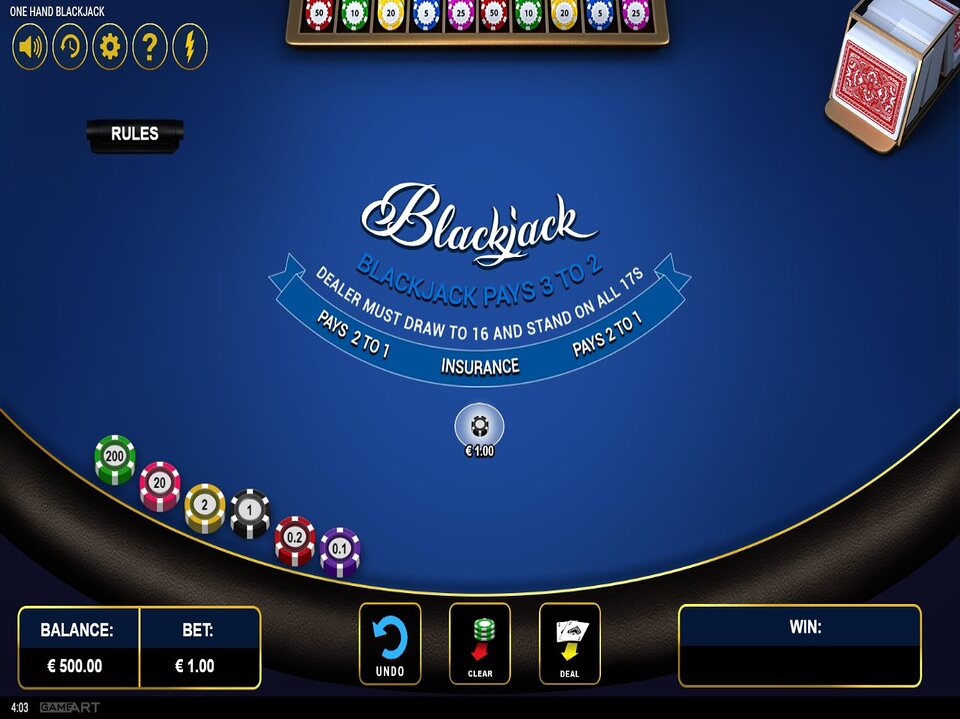Choose the yellow 2 chip
Screen dimensions: 960x719
coord(205,506)
